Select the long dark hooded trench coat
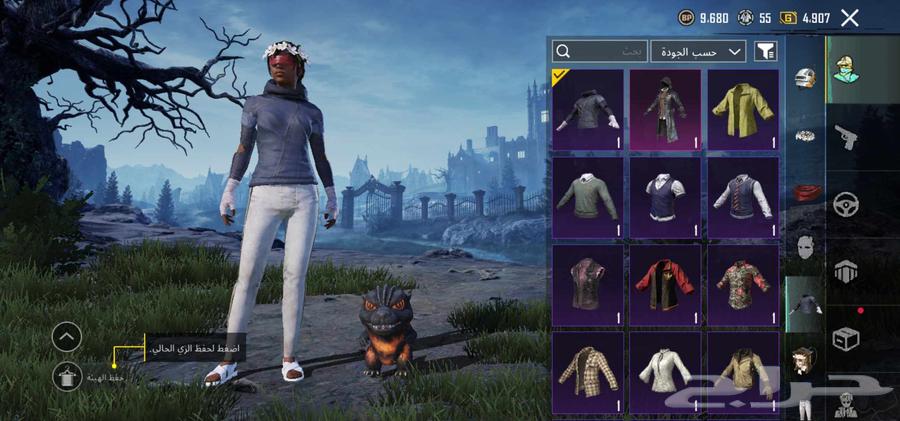Image resolution: width=900 pixels, height=421 pixels. pos(665,109)
